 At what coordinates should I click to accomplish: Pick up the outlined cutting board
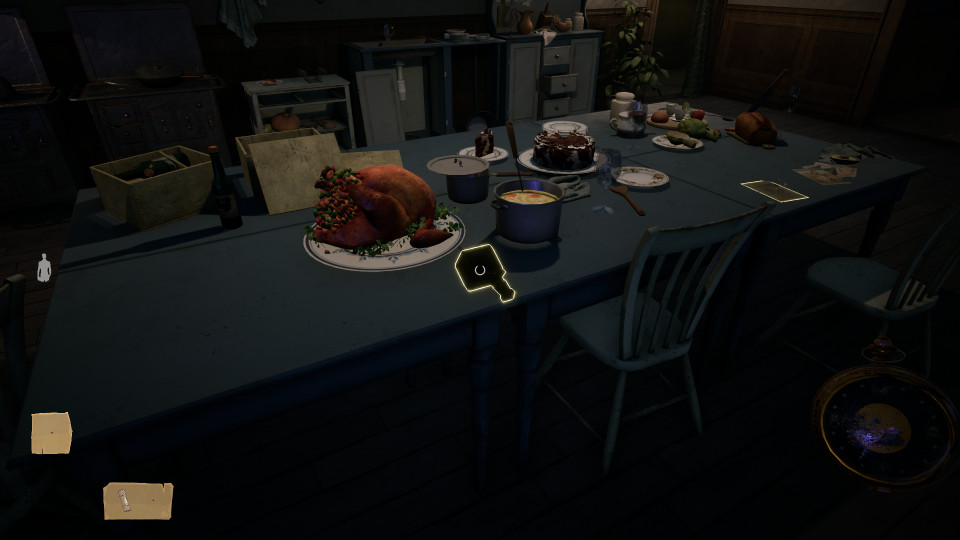pos(483,271)
